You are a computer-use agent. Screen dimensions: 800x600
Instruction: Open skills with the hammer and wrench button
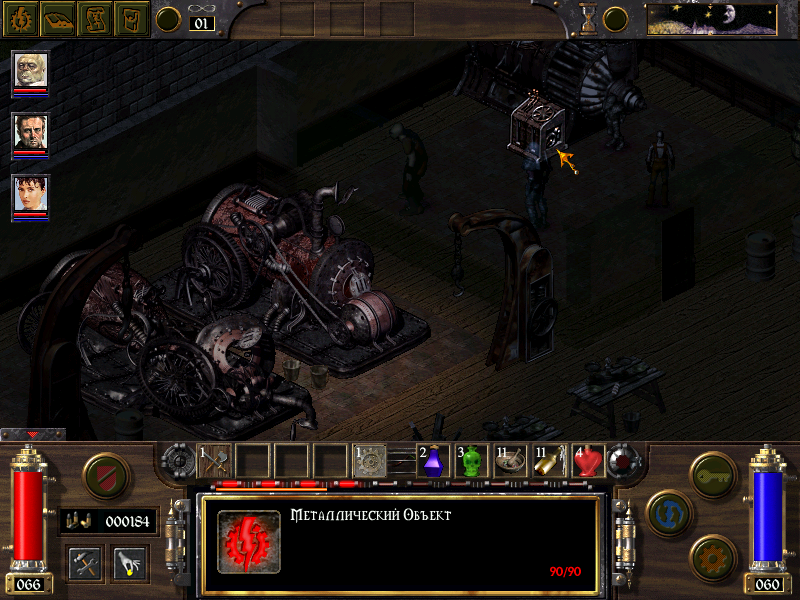85,563
